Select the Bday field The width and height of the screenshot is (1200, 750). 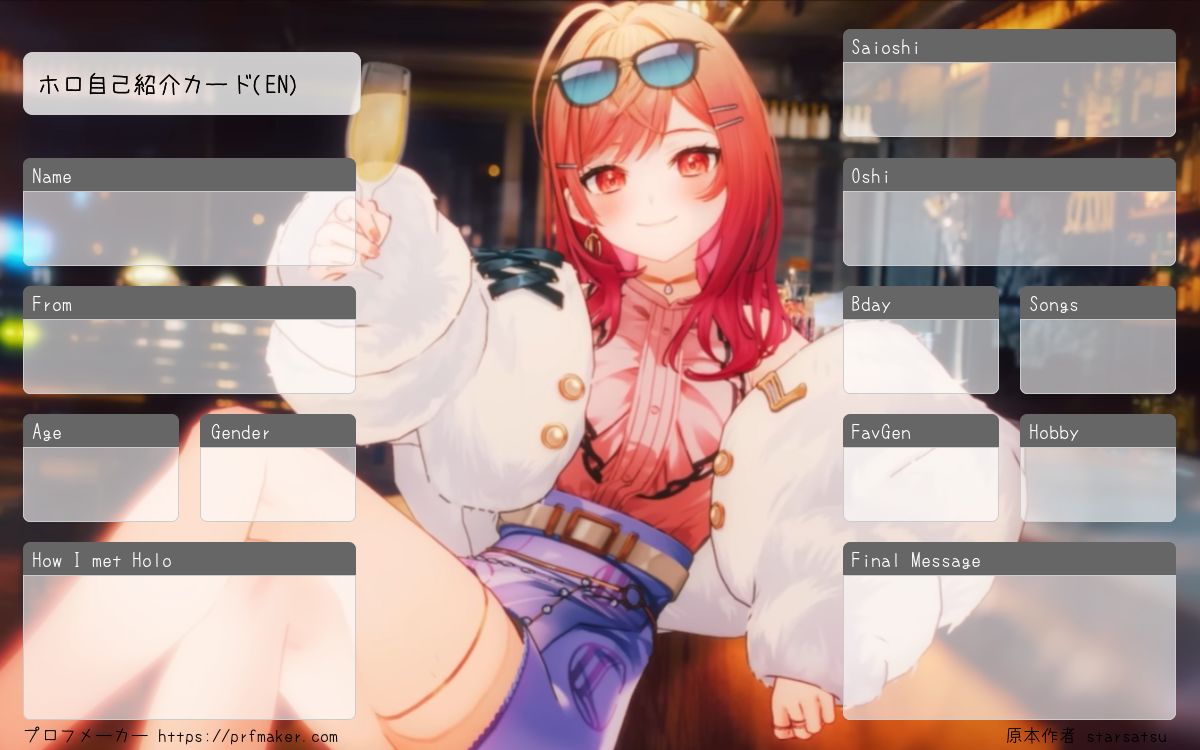pyautogui.click(x=920, y=356)
